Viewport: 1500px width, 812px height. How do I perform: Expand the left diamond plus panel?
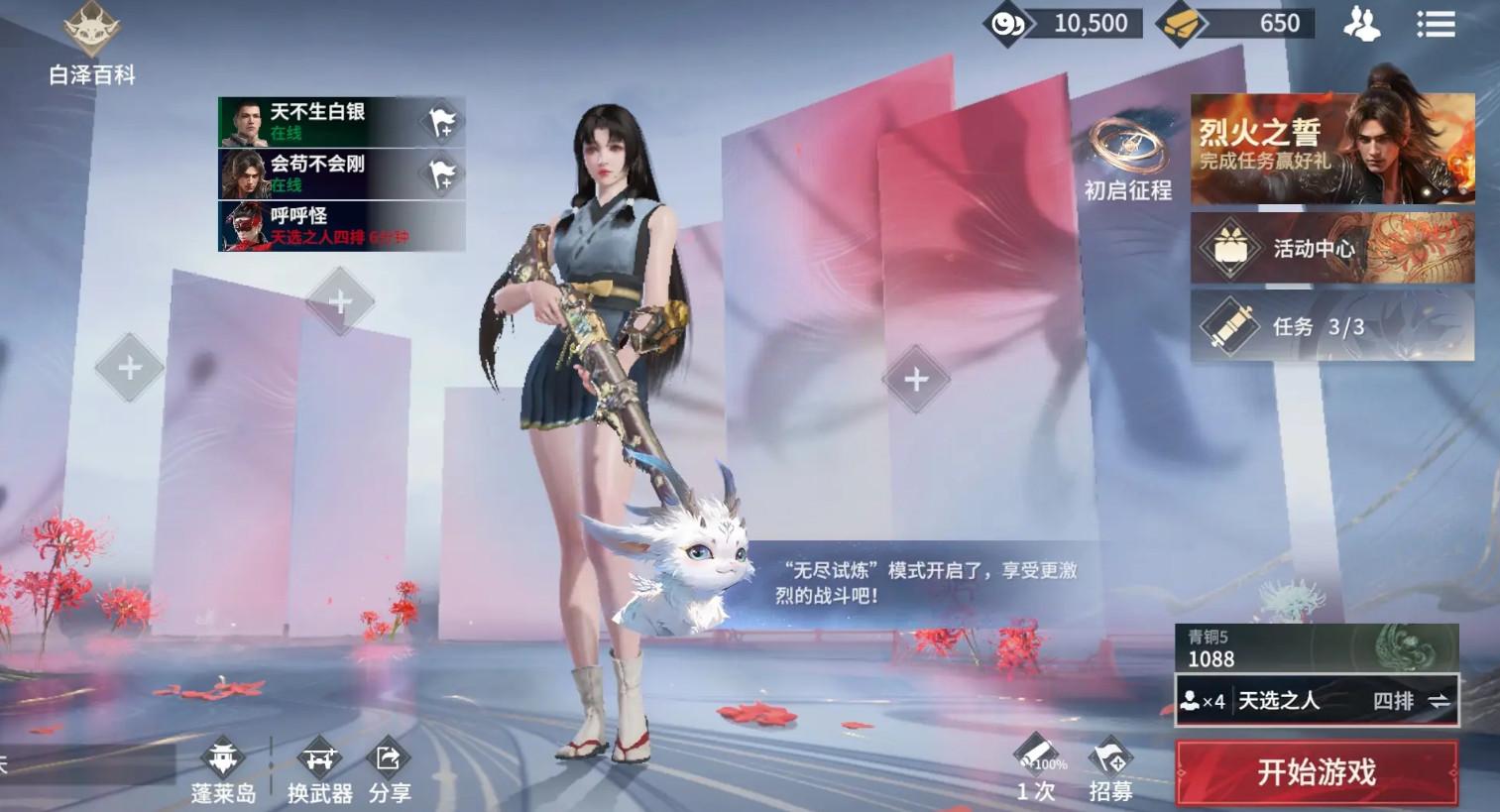(x=128, y=369)
